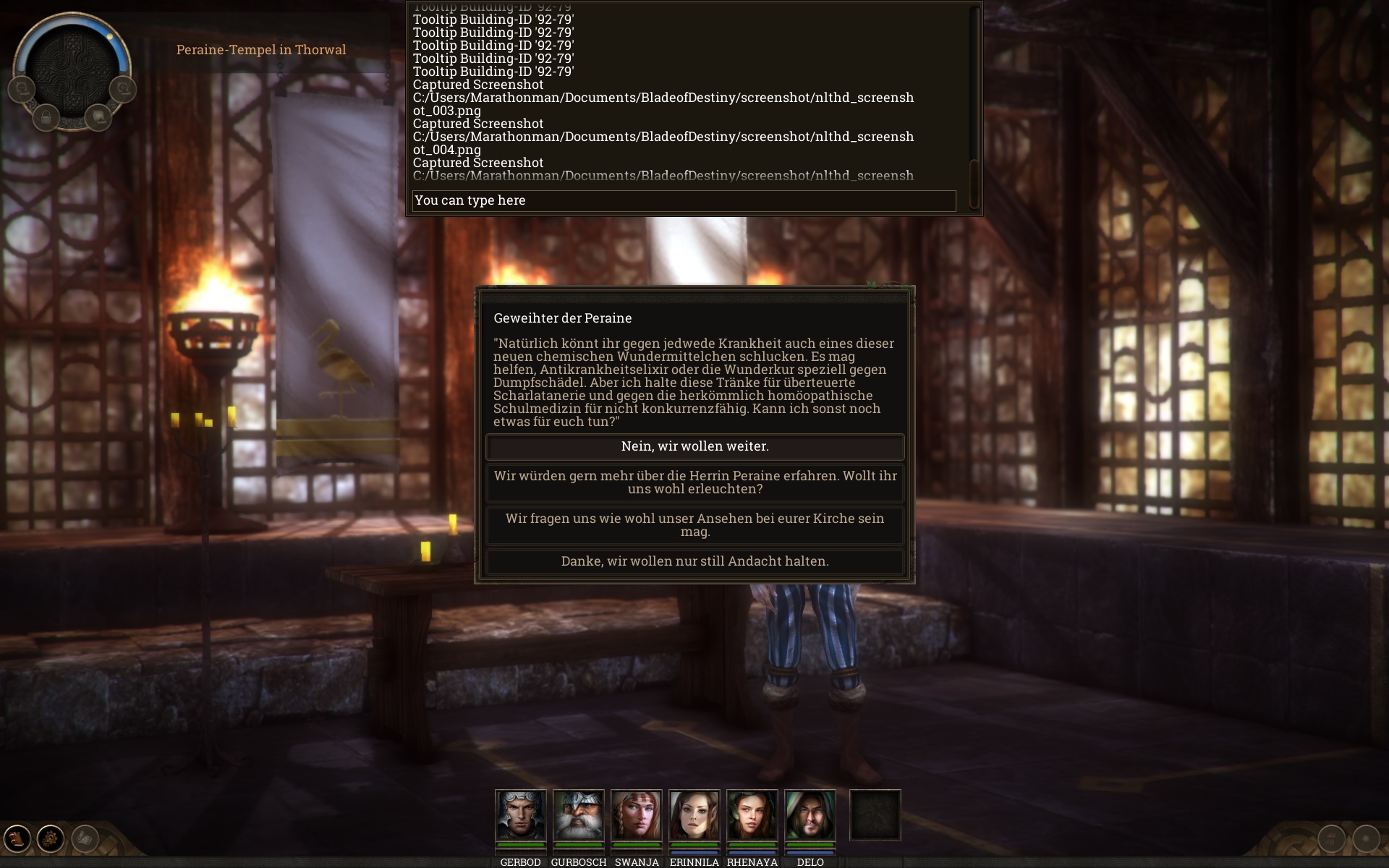Open the journal book icon
The height and width of the screenshot is (868, 1389).
pyautogui.click(x=17, y=839)
